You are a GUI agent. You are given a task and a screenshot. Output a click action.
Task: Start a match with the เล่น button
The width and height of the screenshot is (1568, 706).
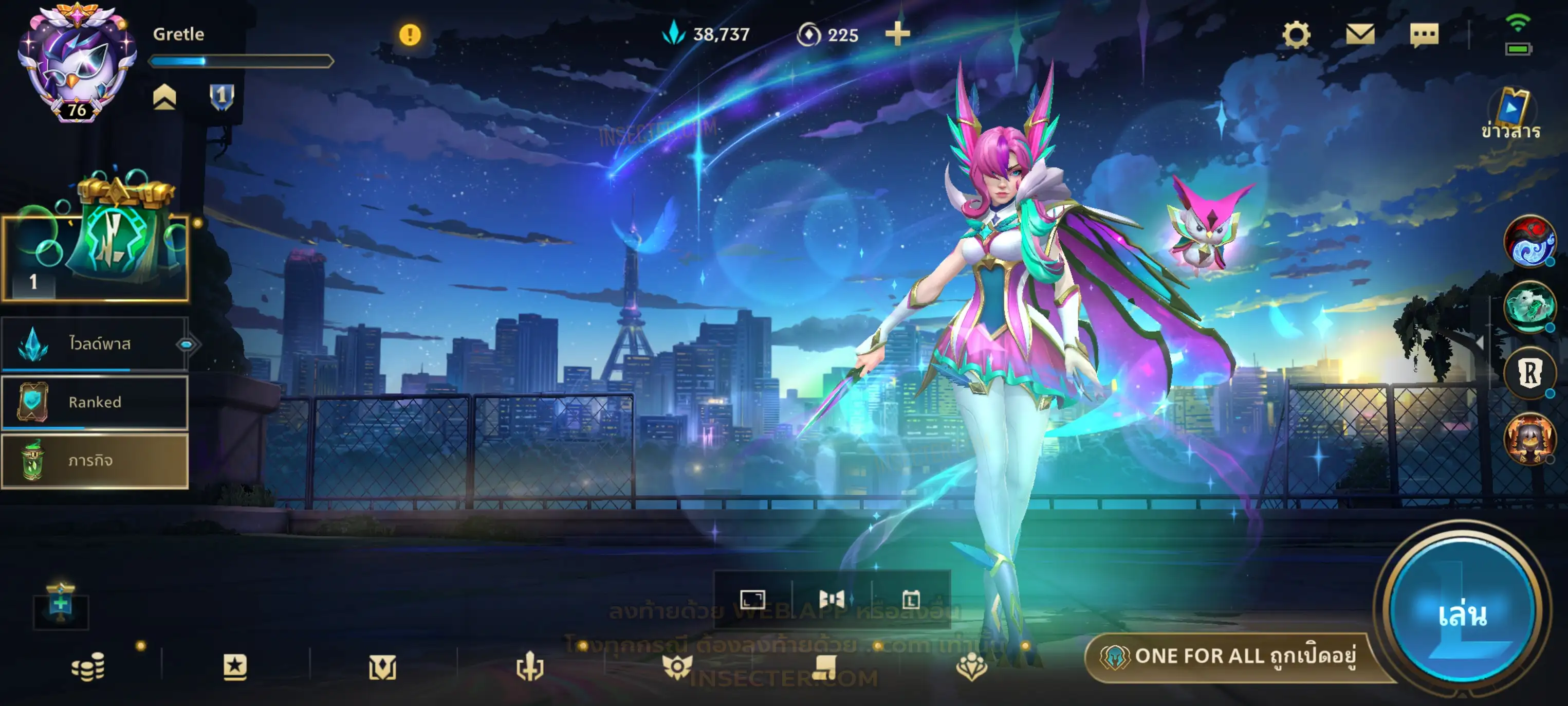(1462, 614)
